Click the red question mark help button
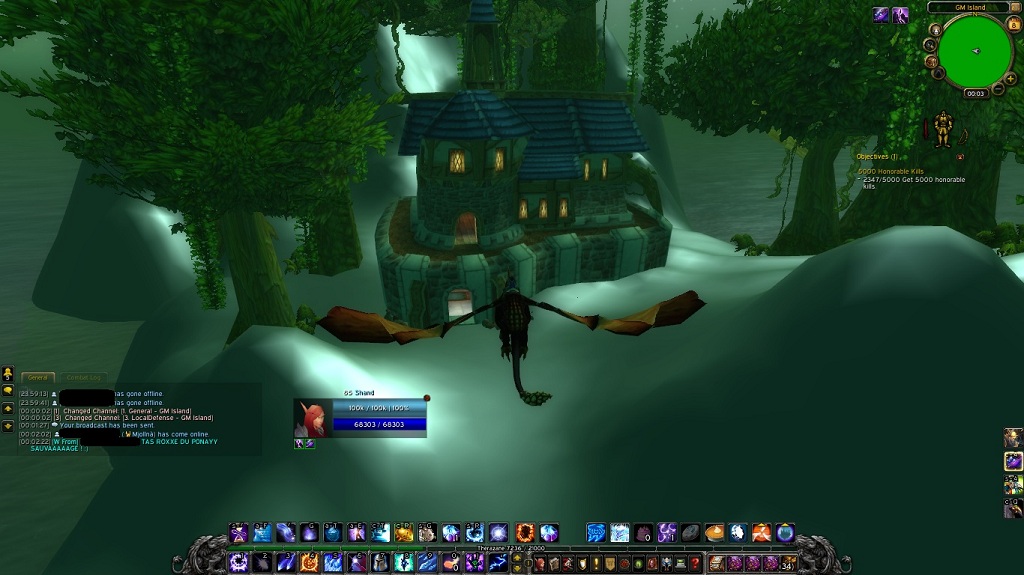 tap(695, 564)
